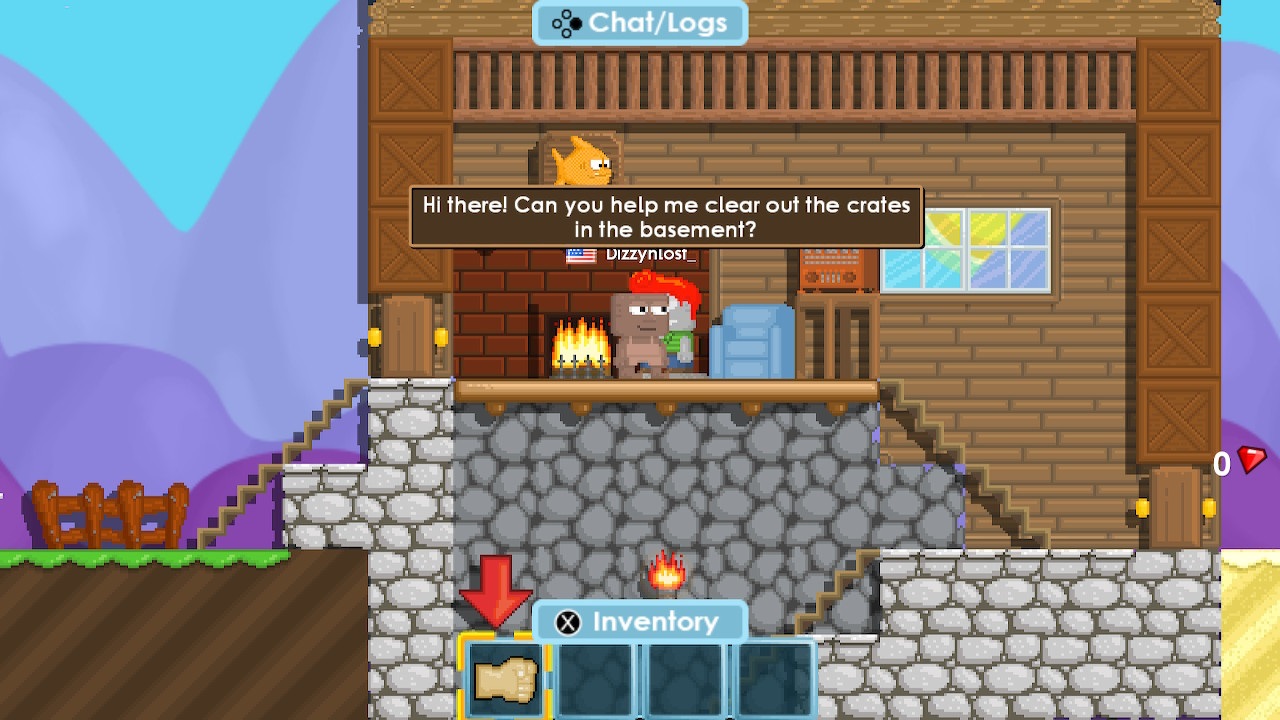Click the red gem counter icon
Screen dimensions: 1280x720
(x=1250, y=462)
